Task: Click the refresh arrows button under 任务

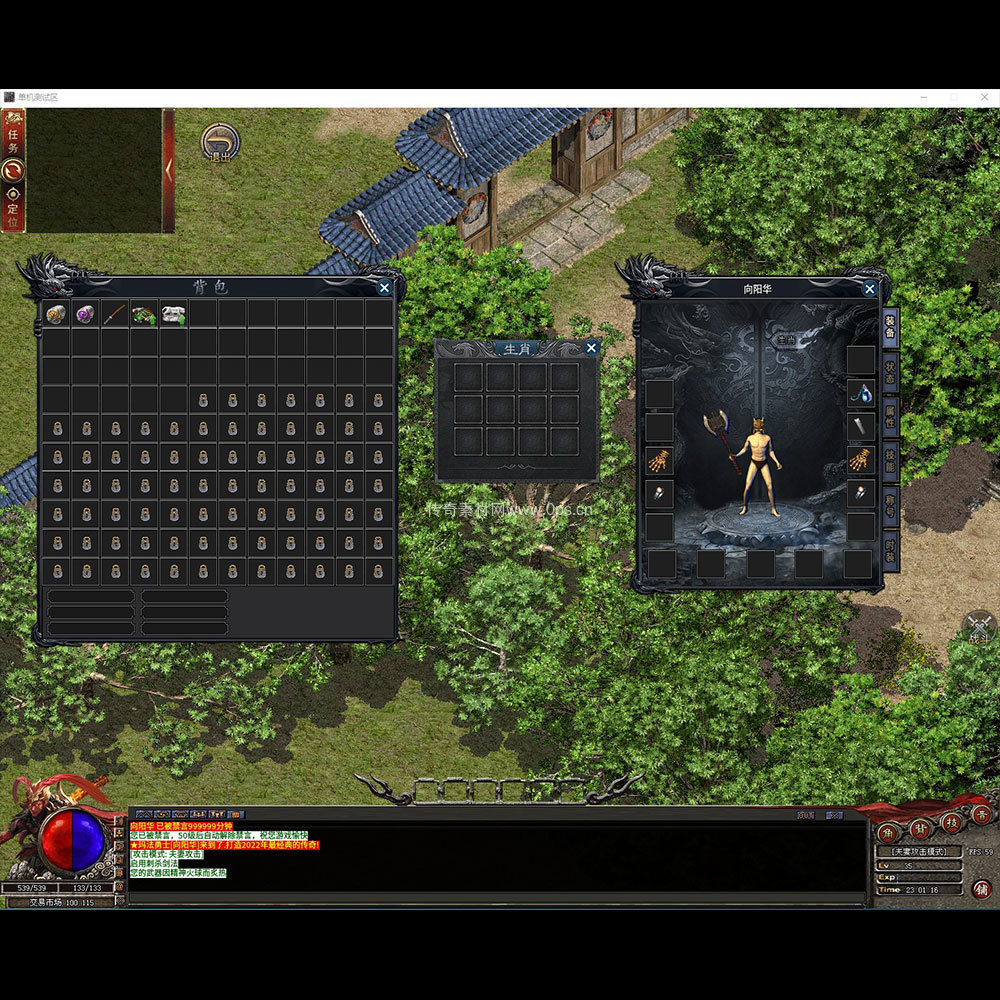Action: tap(13, 170)
